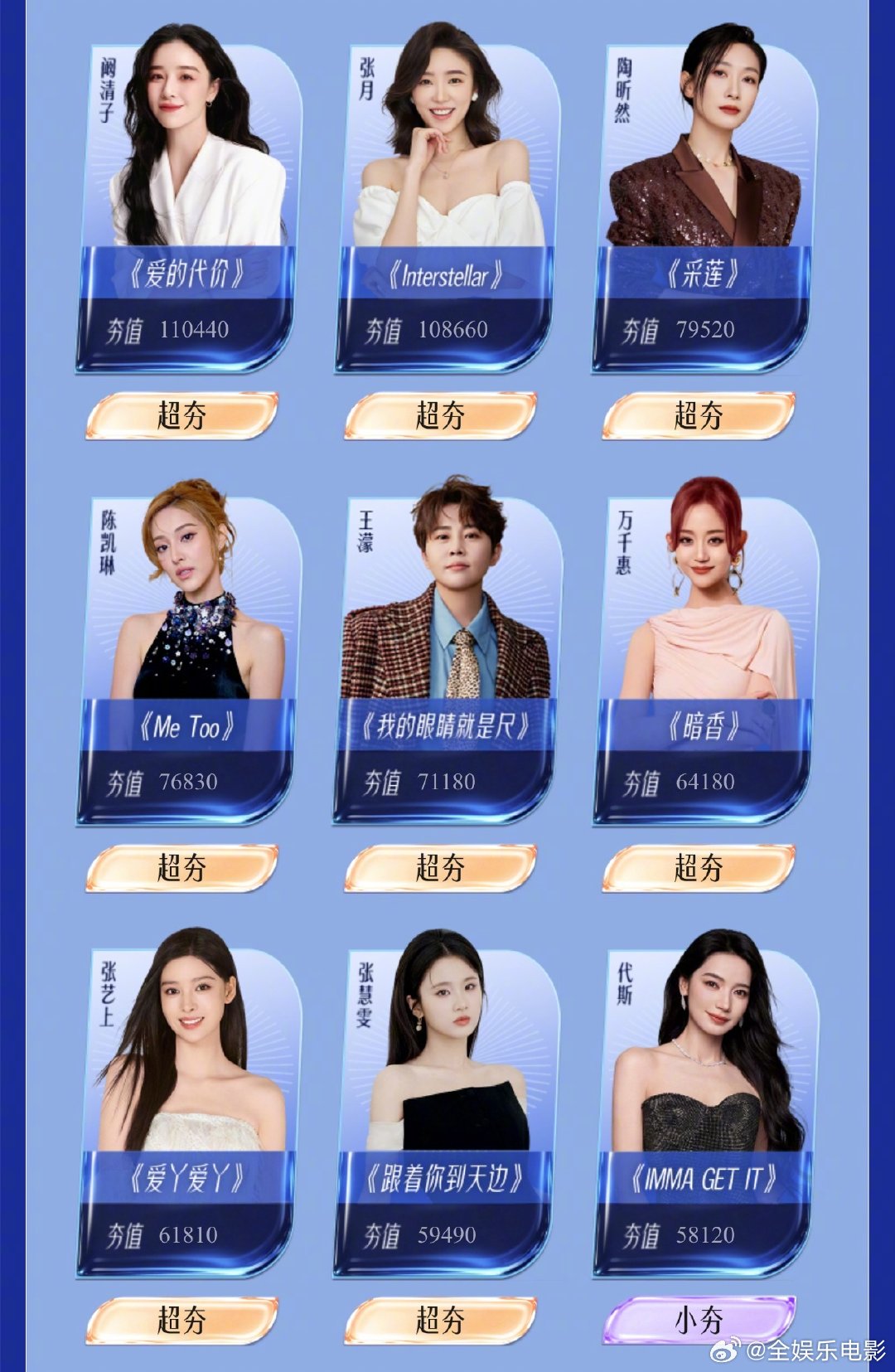Click 超夯 button under 《爱的代价》
This screenshot has height=1372, width=895.
(x=181, y=415)
